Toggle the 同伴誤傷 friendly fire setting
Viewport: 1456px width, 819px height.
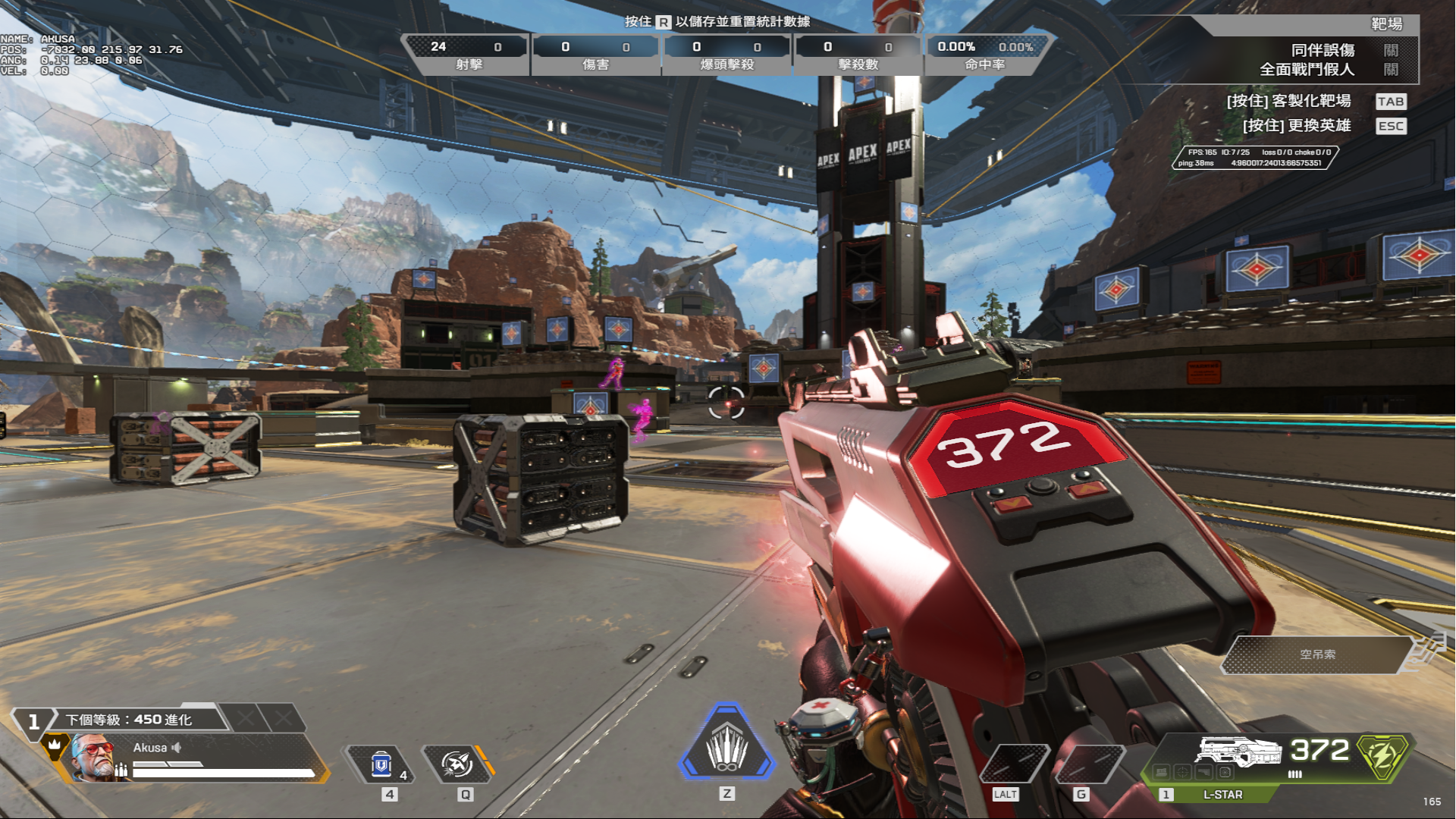click(1390, 50)
